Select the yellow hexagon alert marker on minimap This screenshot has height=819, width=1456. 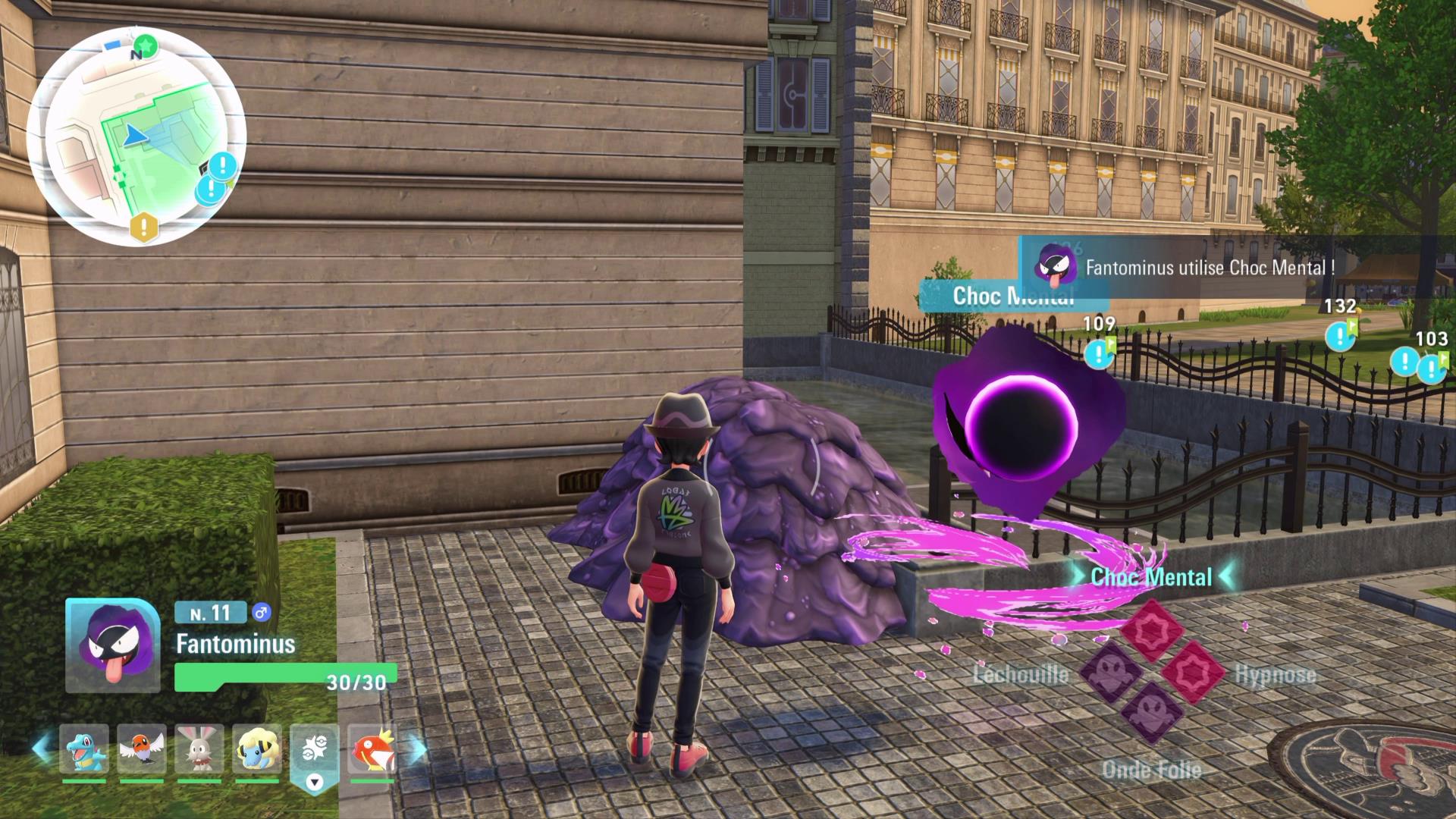click(x=143, y=226)
